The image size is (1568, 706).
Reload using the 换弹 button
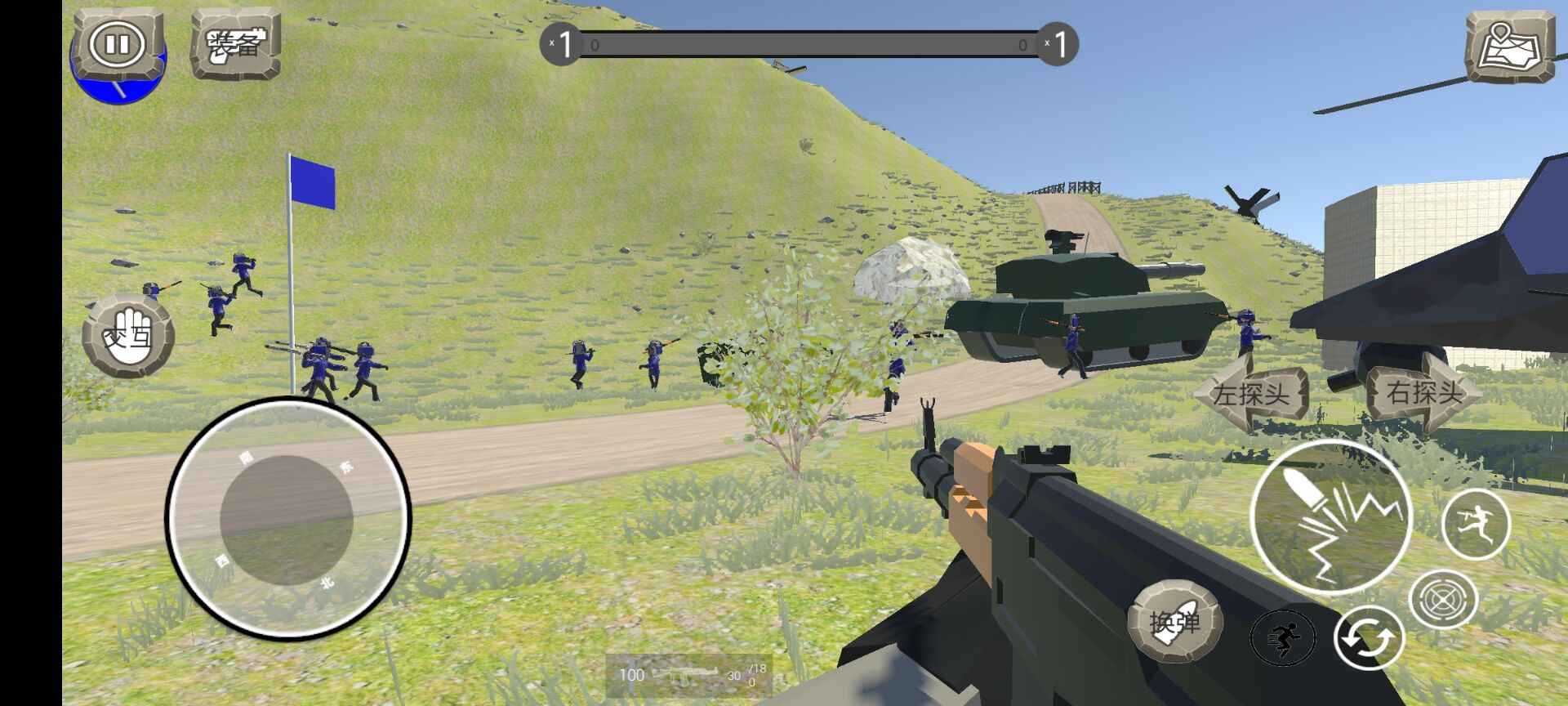tap(1174, 622)
